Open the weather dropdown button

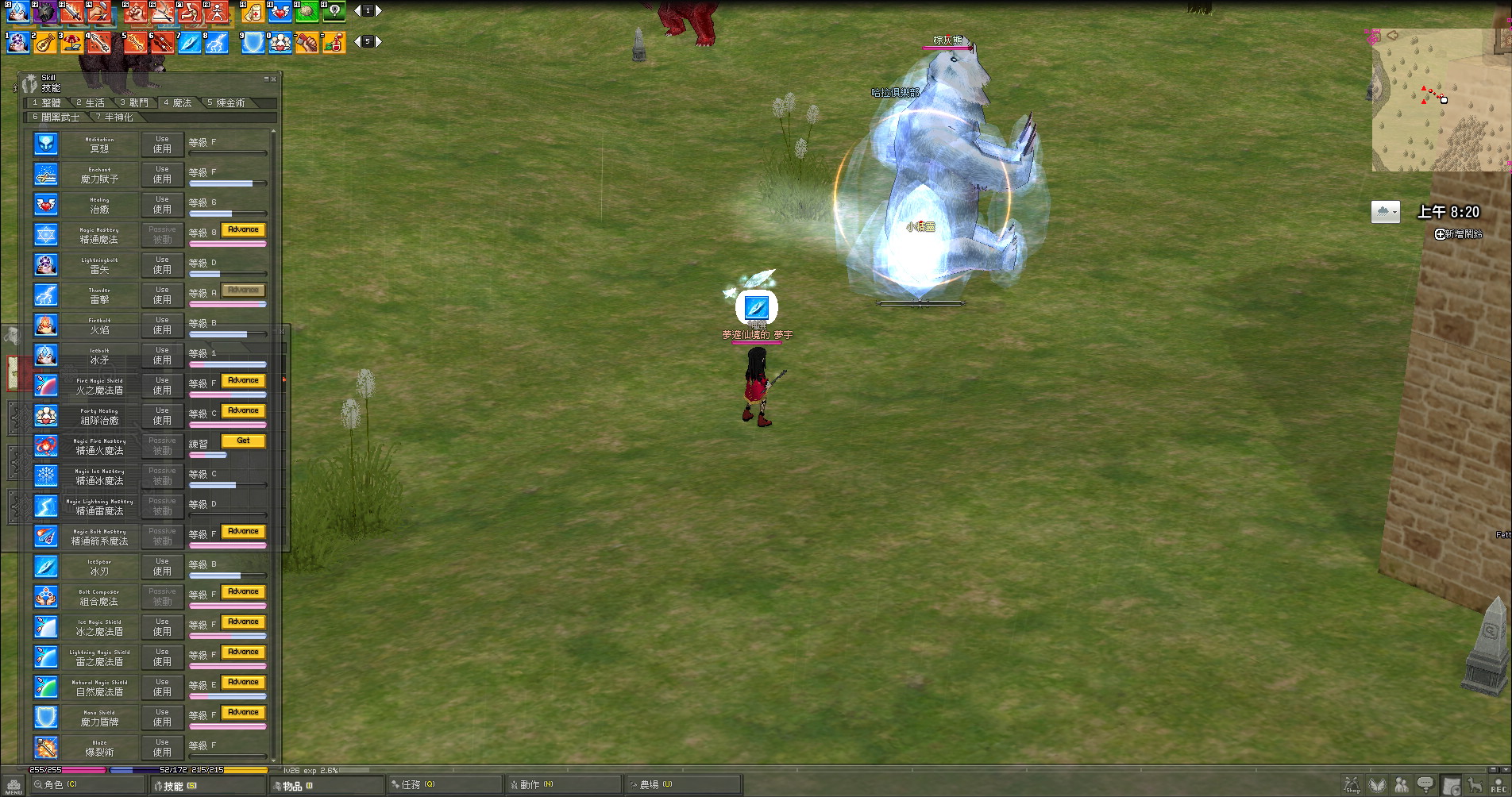(x=1385, y=212)
